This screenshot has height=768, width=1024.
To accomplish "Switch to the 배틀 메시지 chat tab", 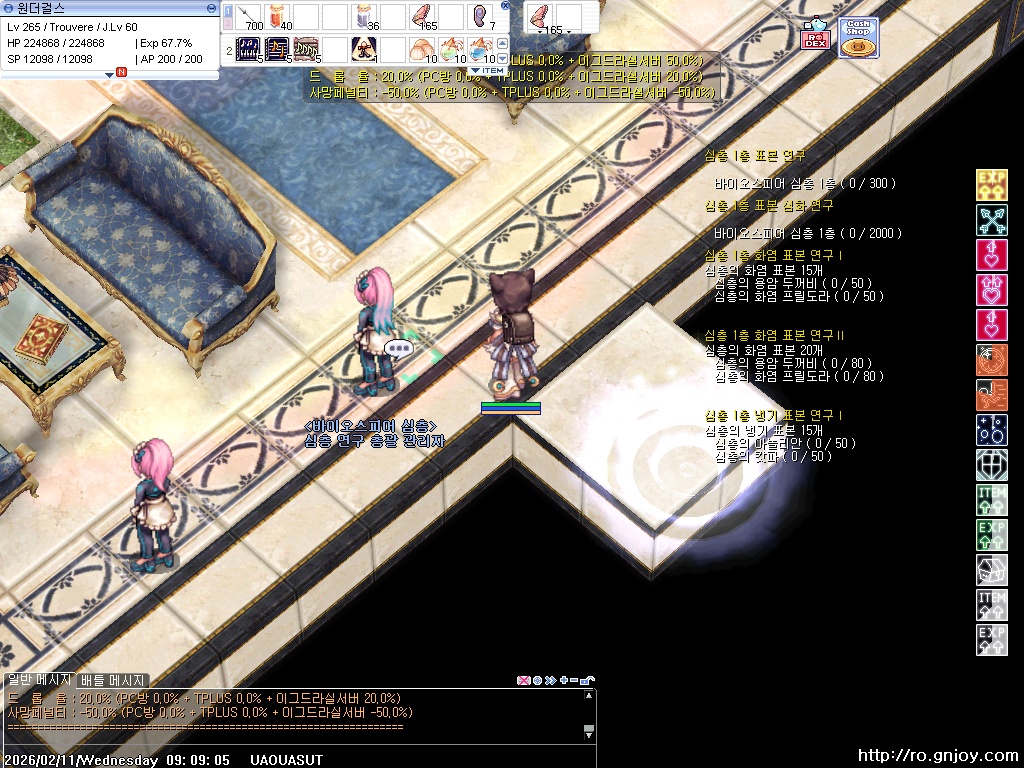I will point(113,680).
